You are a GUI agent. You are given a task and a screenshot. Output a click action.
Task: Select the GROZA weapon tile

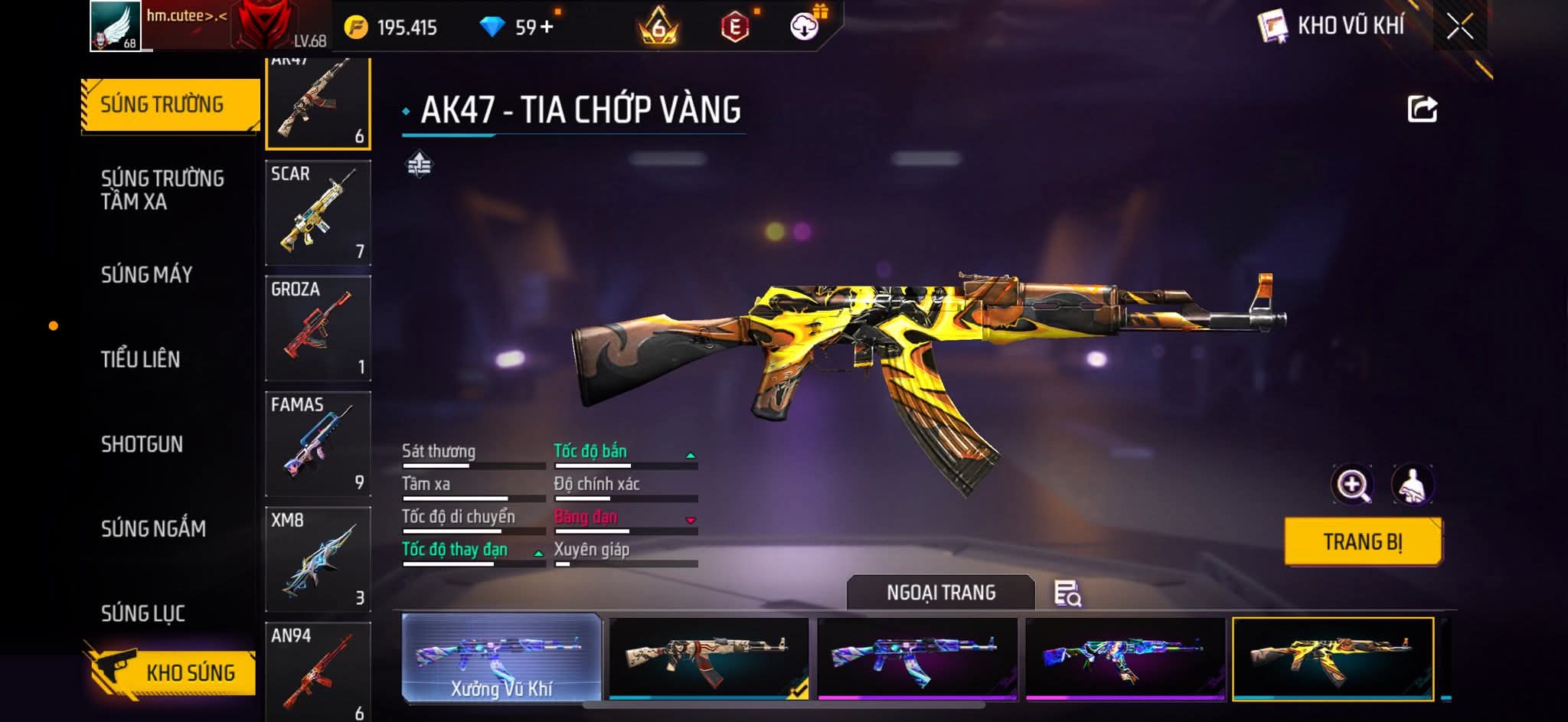coord(318,328)
